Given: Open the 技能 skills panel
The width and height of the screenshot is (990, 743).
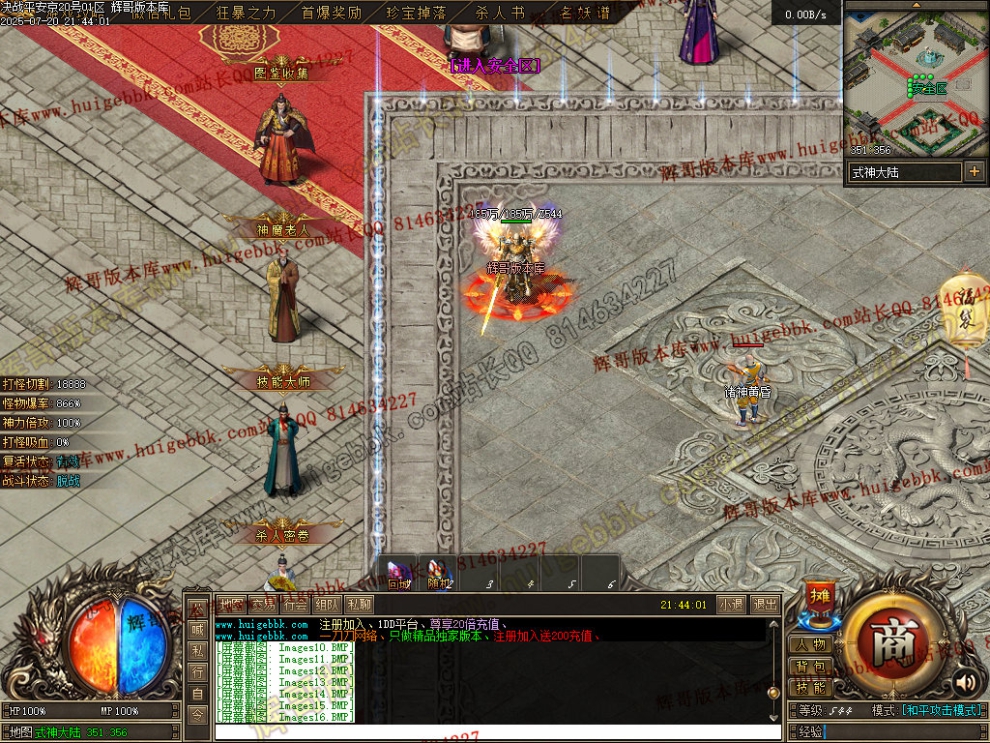Looking at the screenshot, I should (x=811, y=688).
